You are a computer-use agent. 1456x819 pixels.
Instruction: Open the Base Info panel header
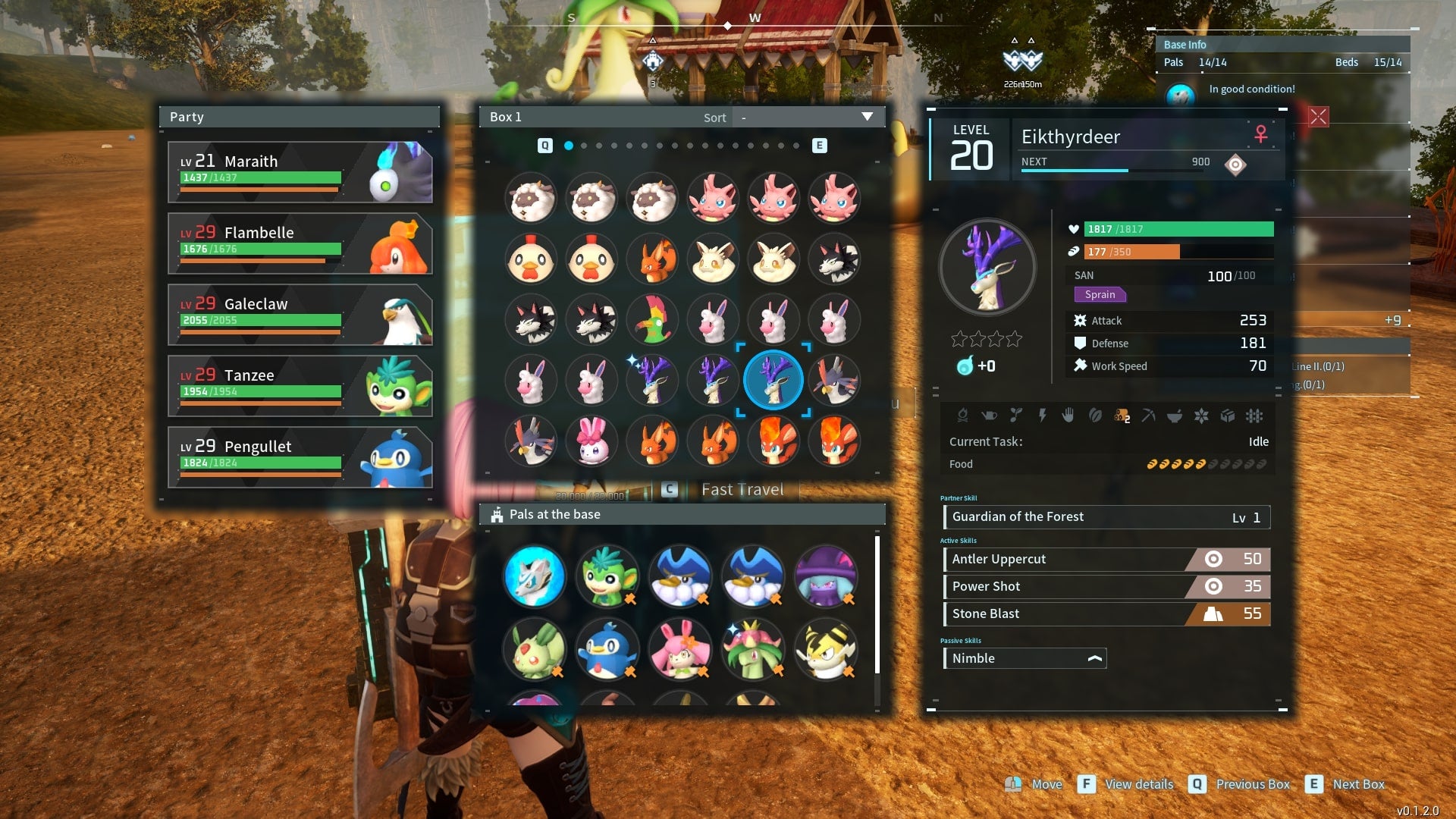coord(1185,44)
